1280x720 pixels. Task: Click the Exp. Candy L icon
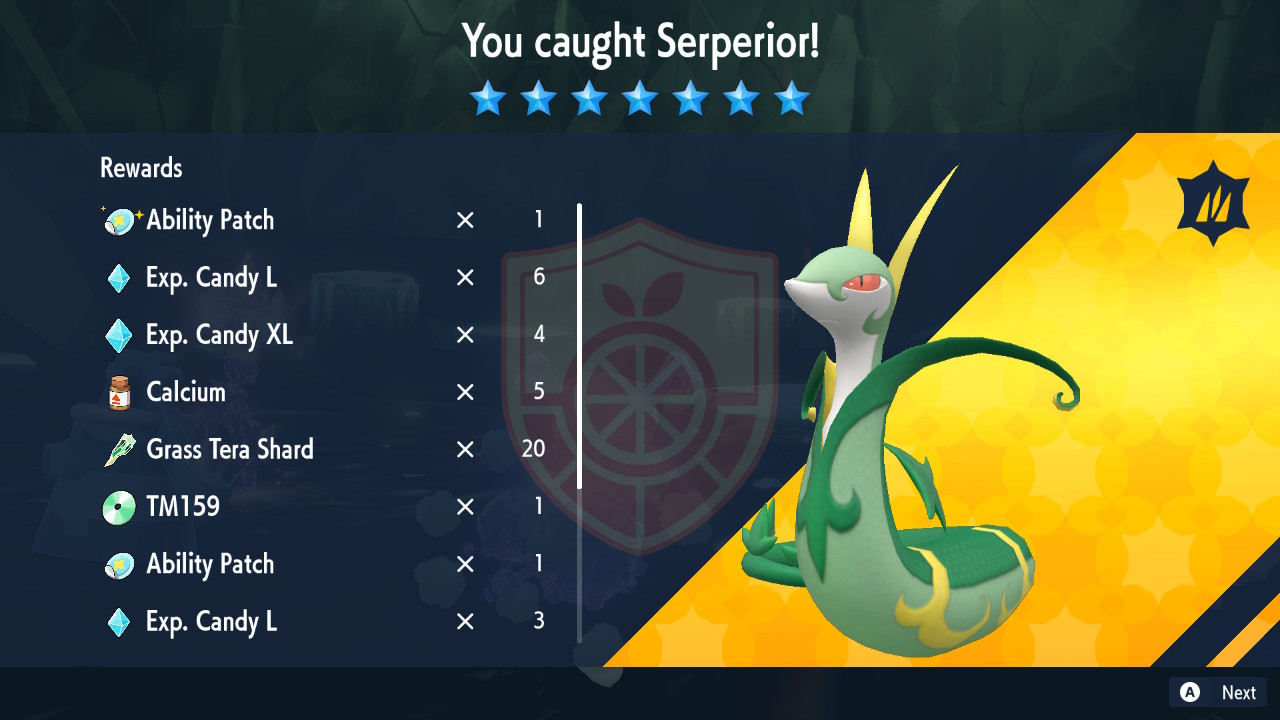coord(119,278)
